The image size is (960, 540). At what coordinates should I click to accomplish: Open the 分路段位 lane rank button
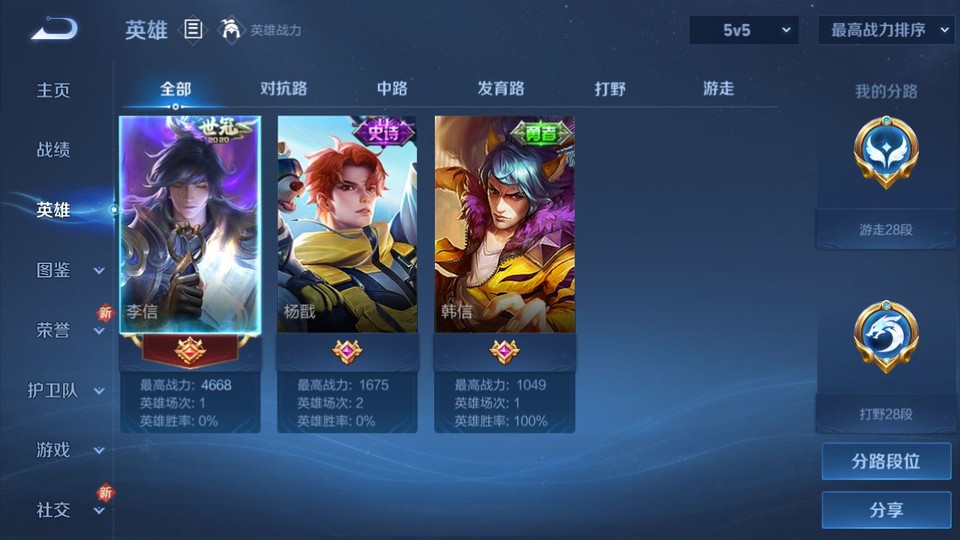pyautogui.click(x=886, y=462)
